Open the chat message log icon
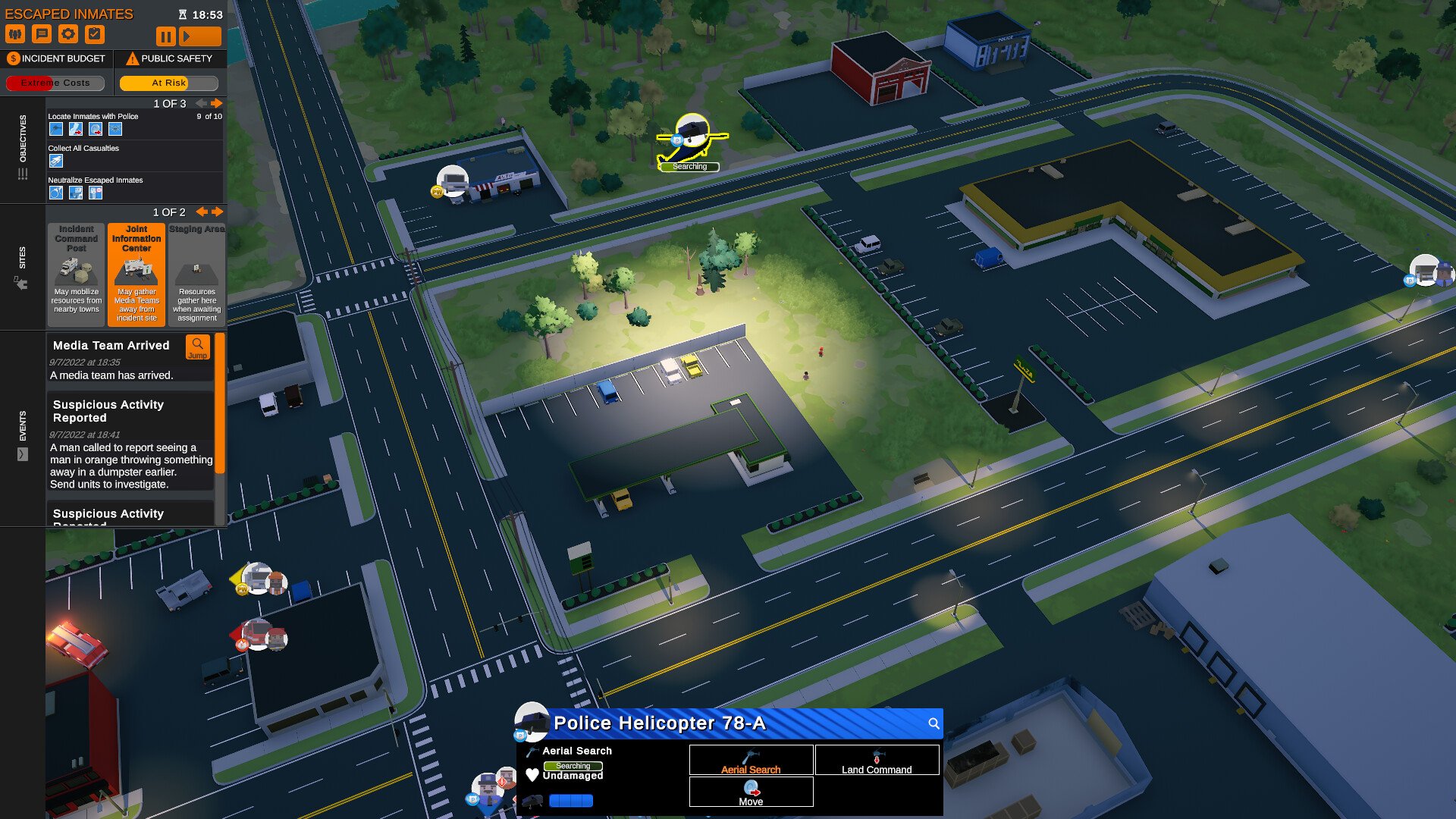 [42, 34]
